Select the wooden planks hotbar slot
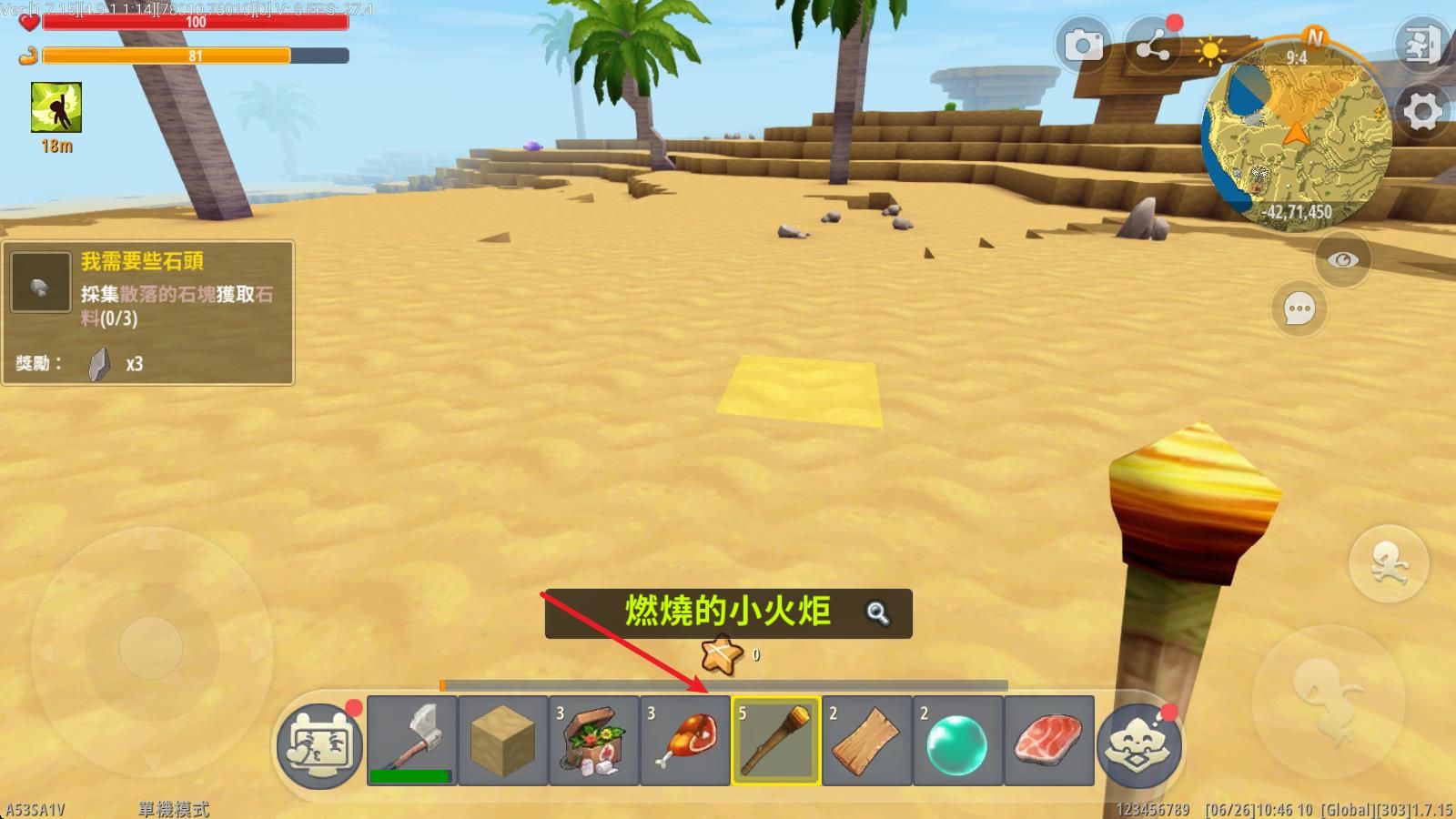 [865, 742]
